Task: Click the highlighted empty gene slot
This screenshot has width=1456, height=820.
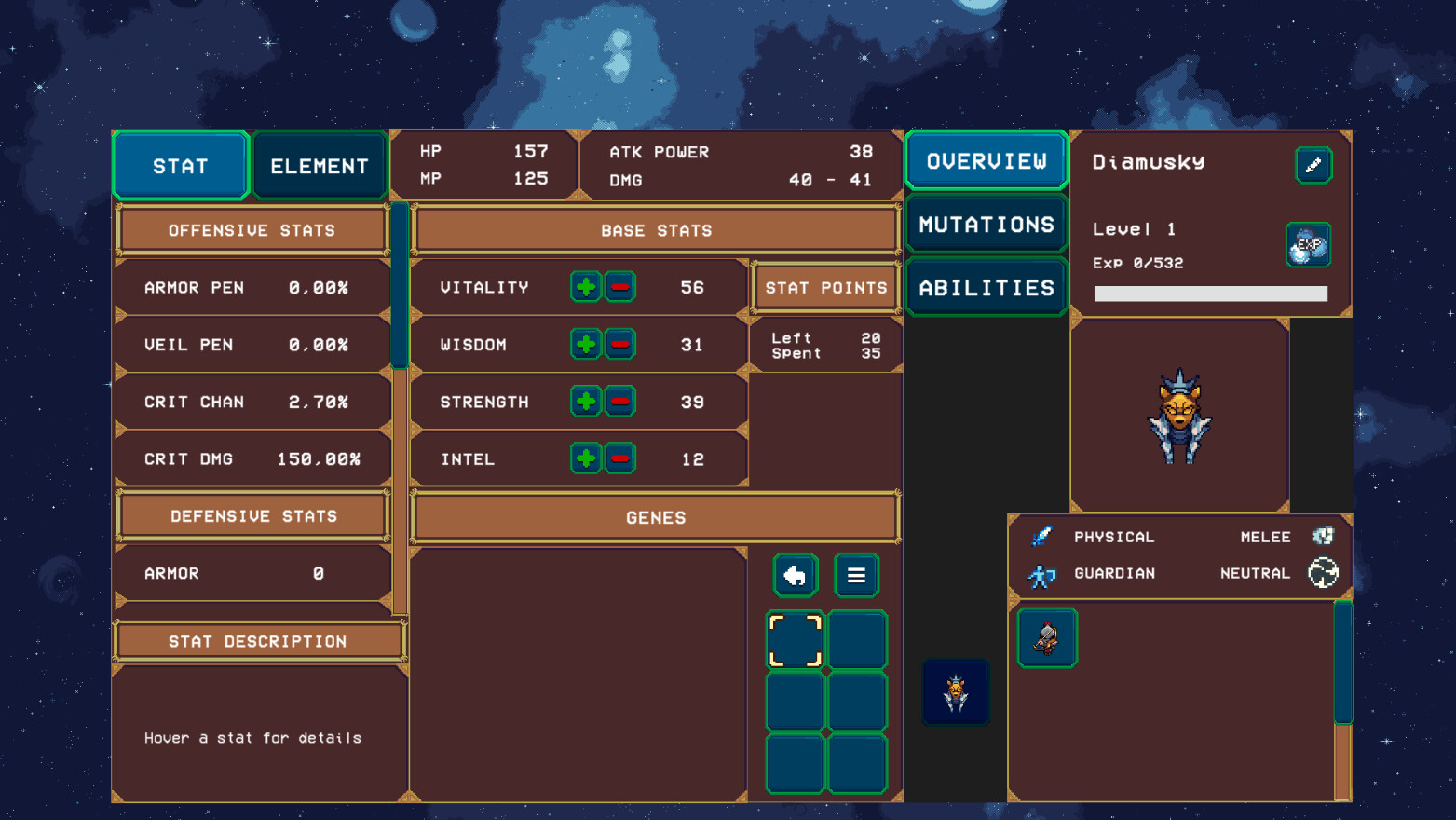Action: 795,639
